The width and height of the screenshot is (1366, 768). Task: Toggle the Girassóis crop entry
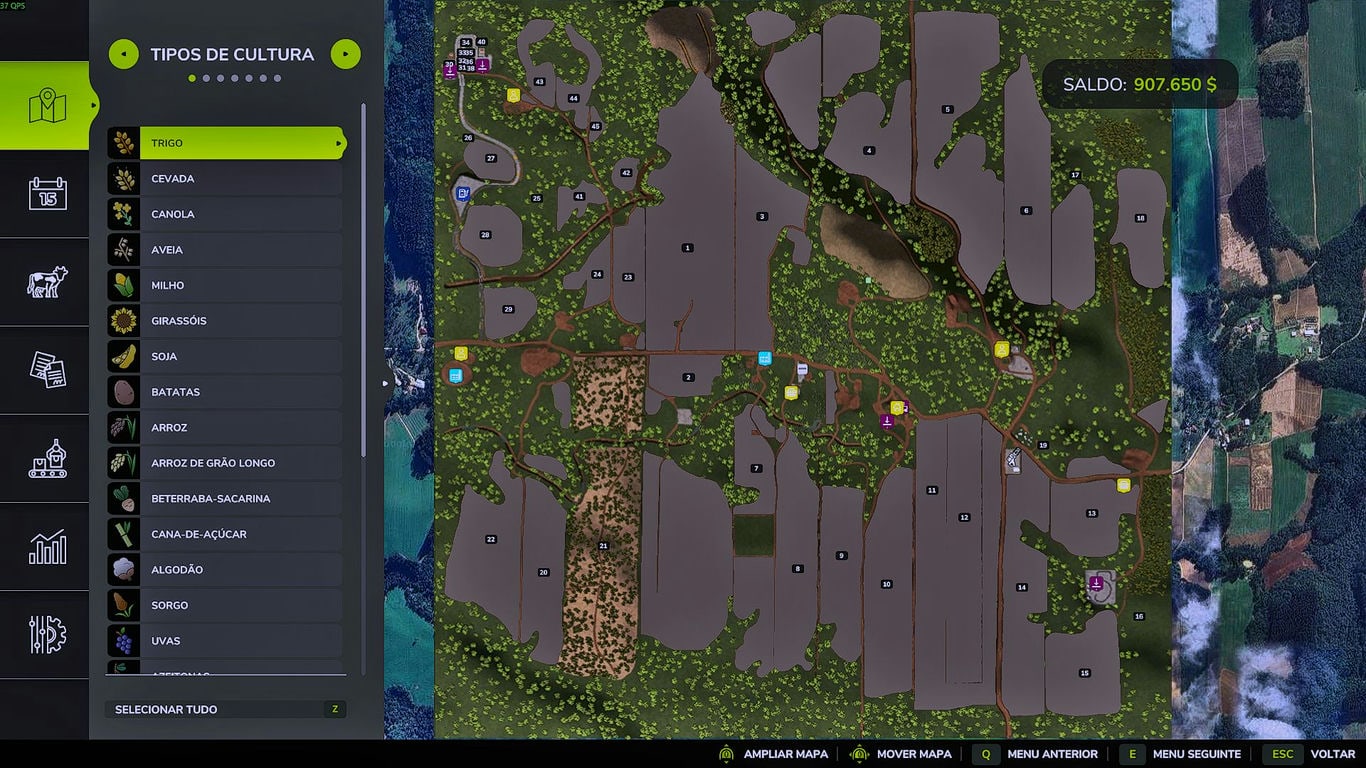(x=240, y=321)
